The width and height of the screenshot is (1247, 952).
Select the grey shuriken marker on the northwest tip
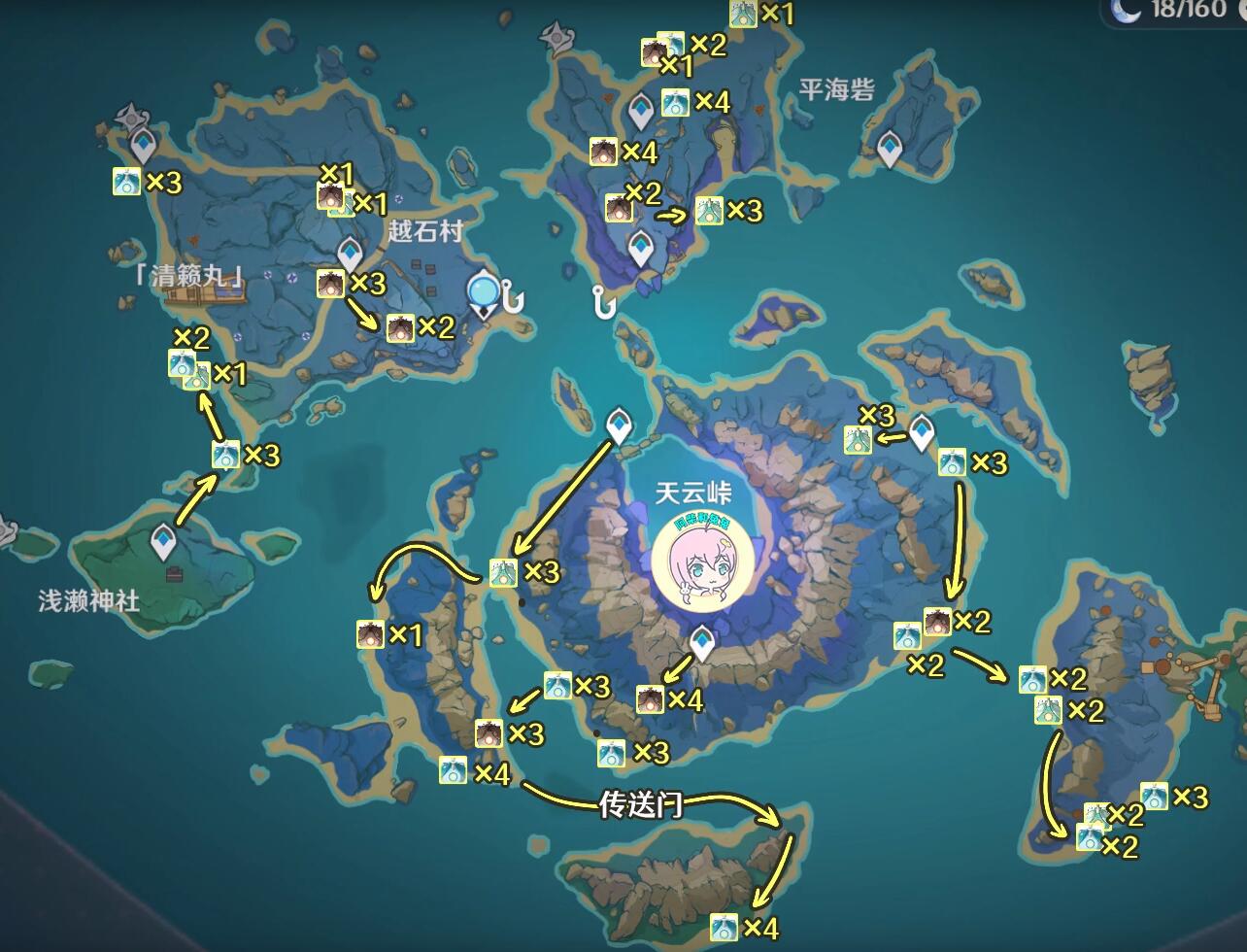[x=130, y=119]
